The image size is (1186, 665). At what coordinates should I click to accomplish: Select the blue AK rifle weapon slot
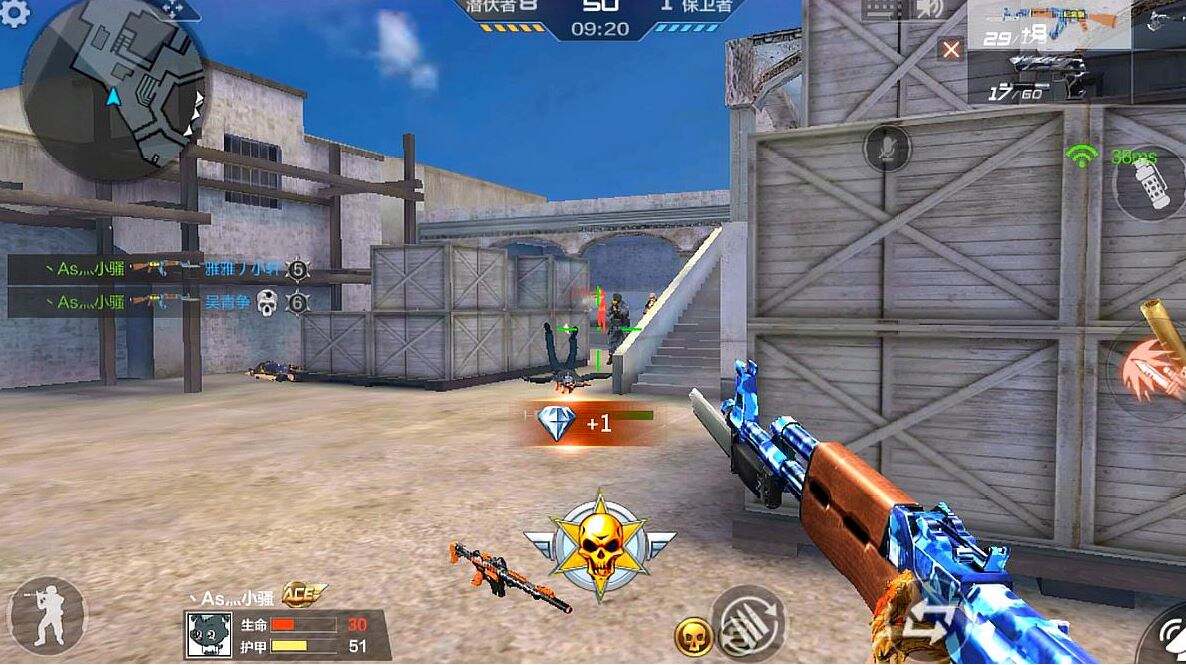1048,25
